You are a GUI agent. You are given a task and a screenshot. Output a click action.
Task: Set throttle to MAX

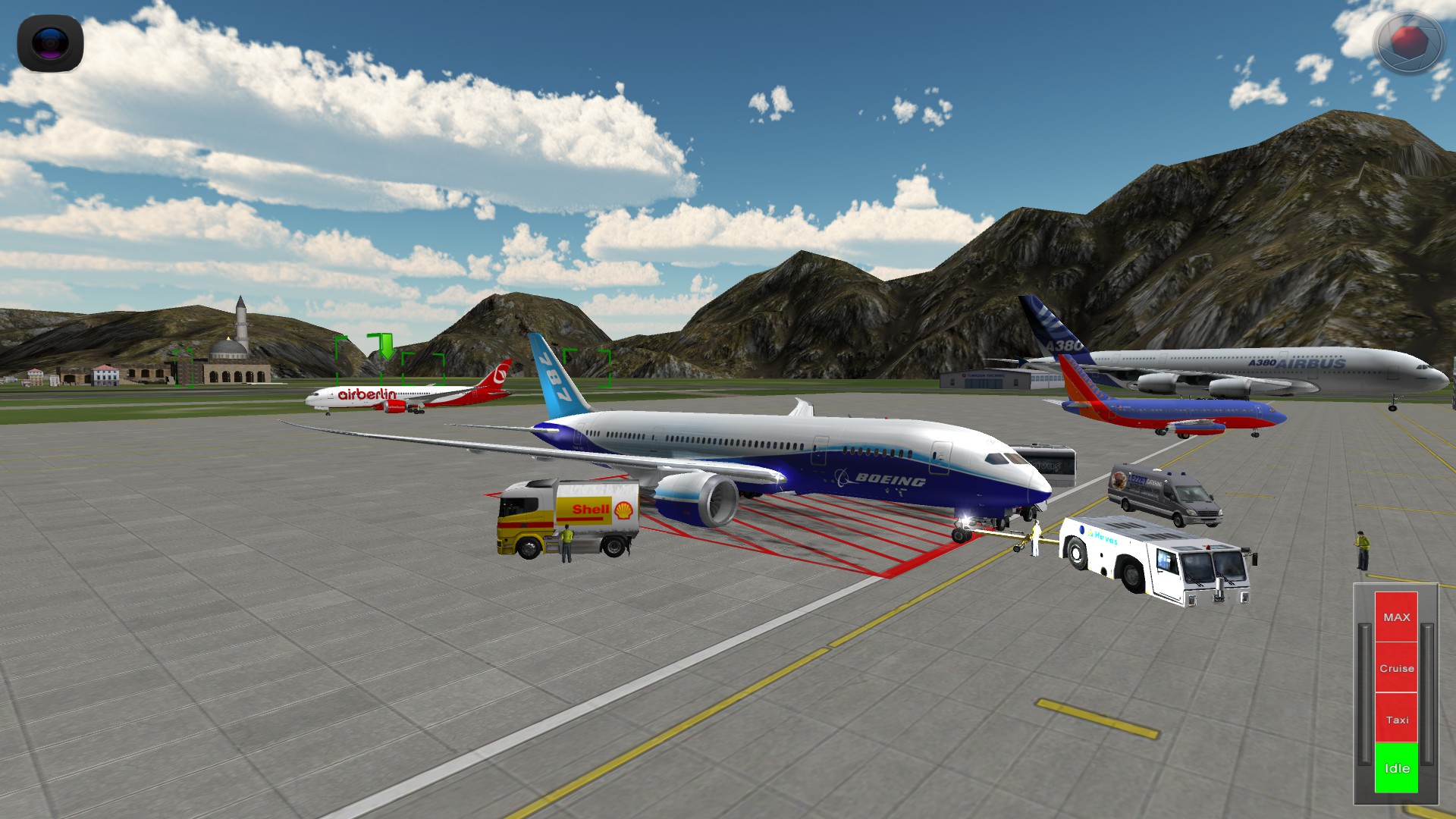pyautogui.click(x=1395, y=616)
